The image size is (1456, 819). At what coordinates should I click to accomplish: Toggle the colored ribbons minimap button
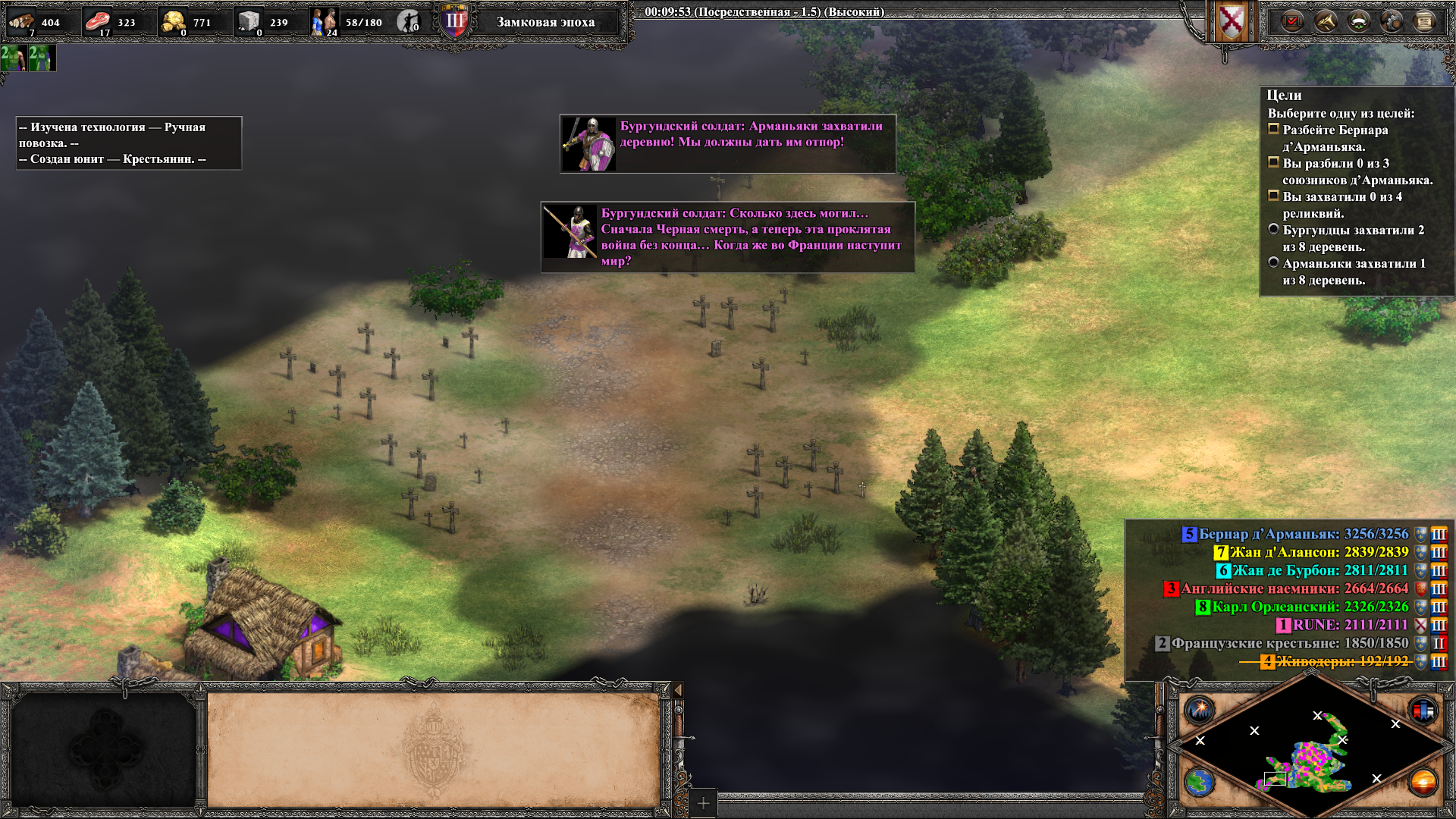1423,711
